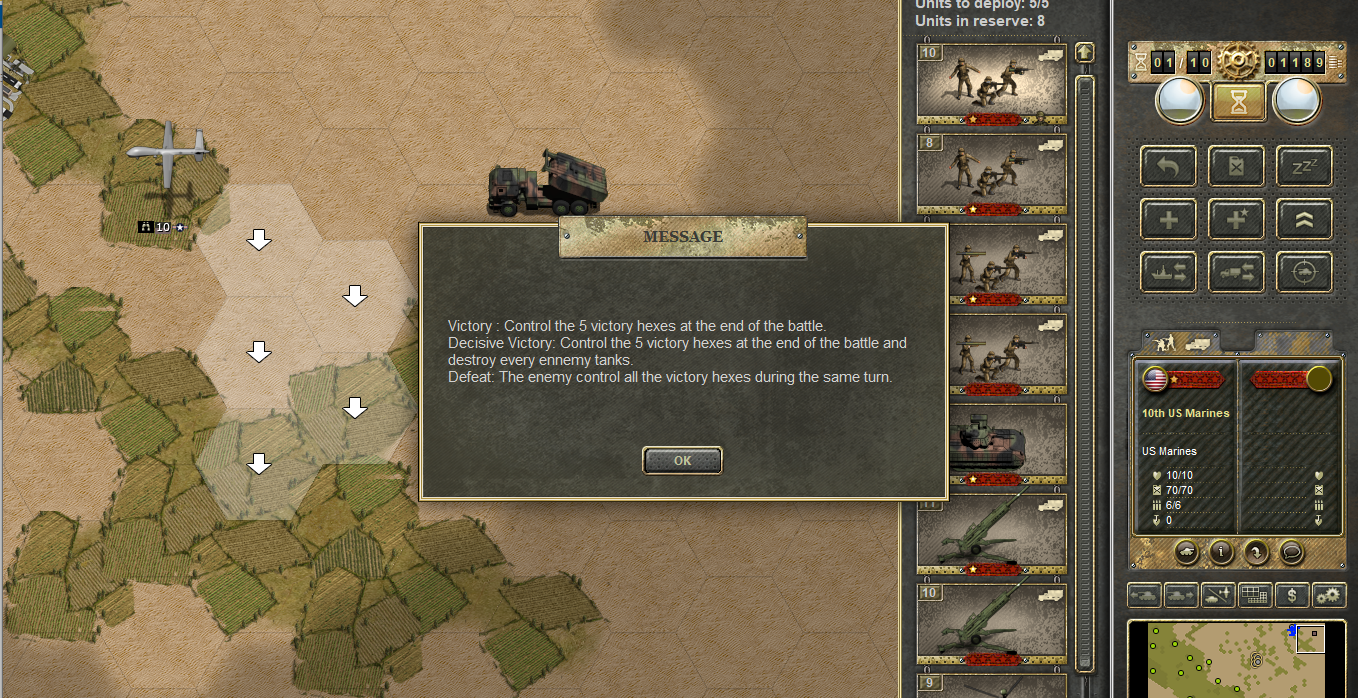Screen dimensions: 1358x698
Task: Open the unit list grid button
Action: point(1255,595)
